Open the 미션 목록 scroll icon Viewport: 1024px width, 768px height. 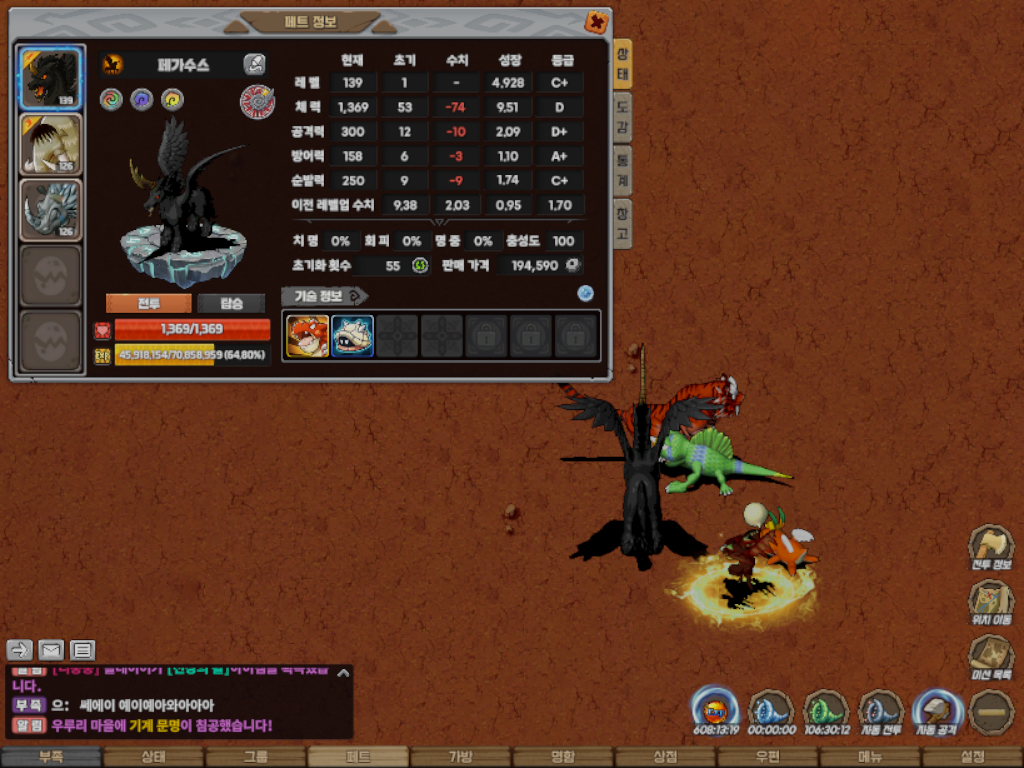(x=990, y=658)
